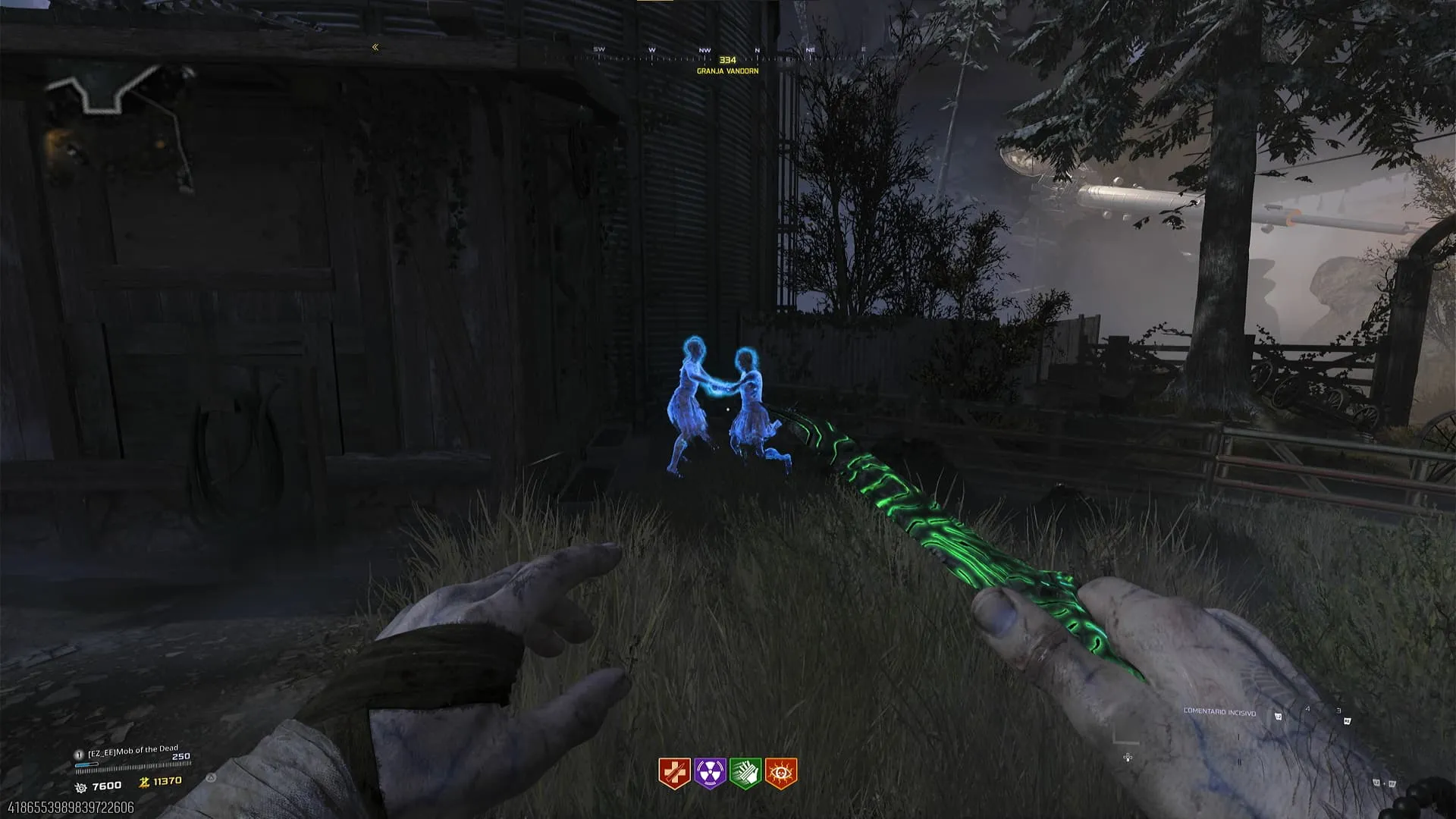Screen dimensions: 1456x819
Task: Click the yellow double-arrow objective marker
Action: tap(375, 47)
